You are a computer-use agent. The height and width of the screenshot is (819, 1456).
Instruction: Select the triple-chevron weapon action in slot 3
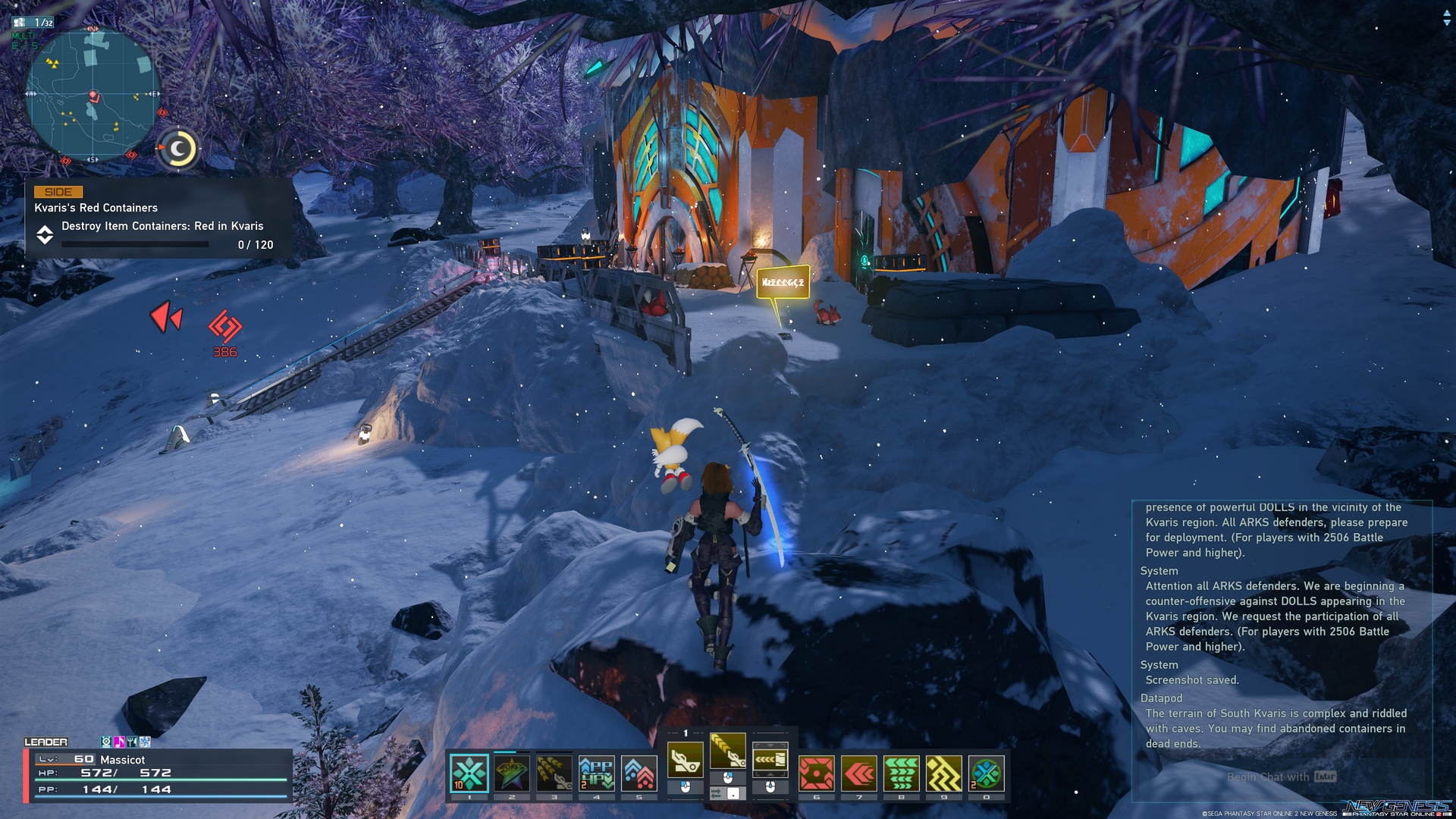[554, 773]
